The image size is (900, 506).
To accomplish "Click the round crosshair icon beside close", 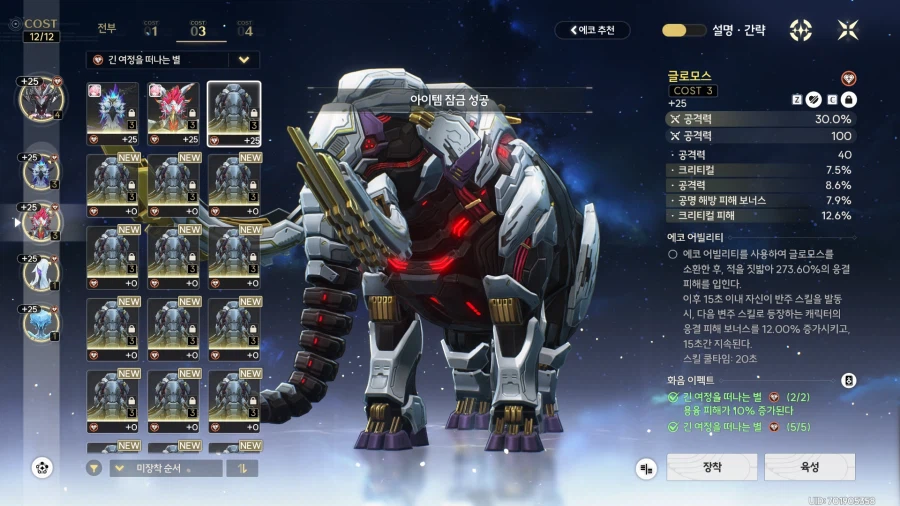I will pos(801,30).
